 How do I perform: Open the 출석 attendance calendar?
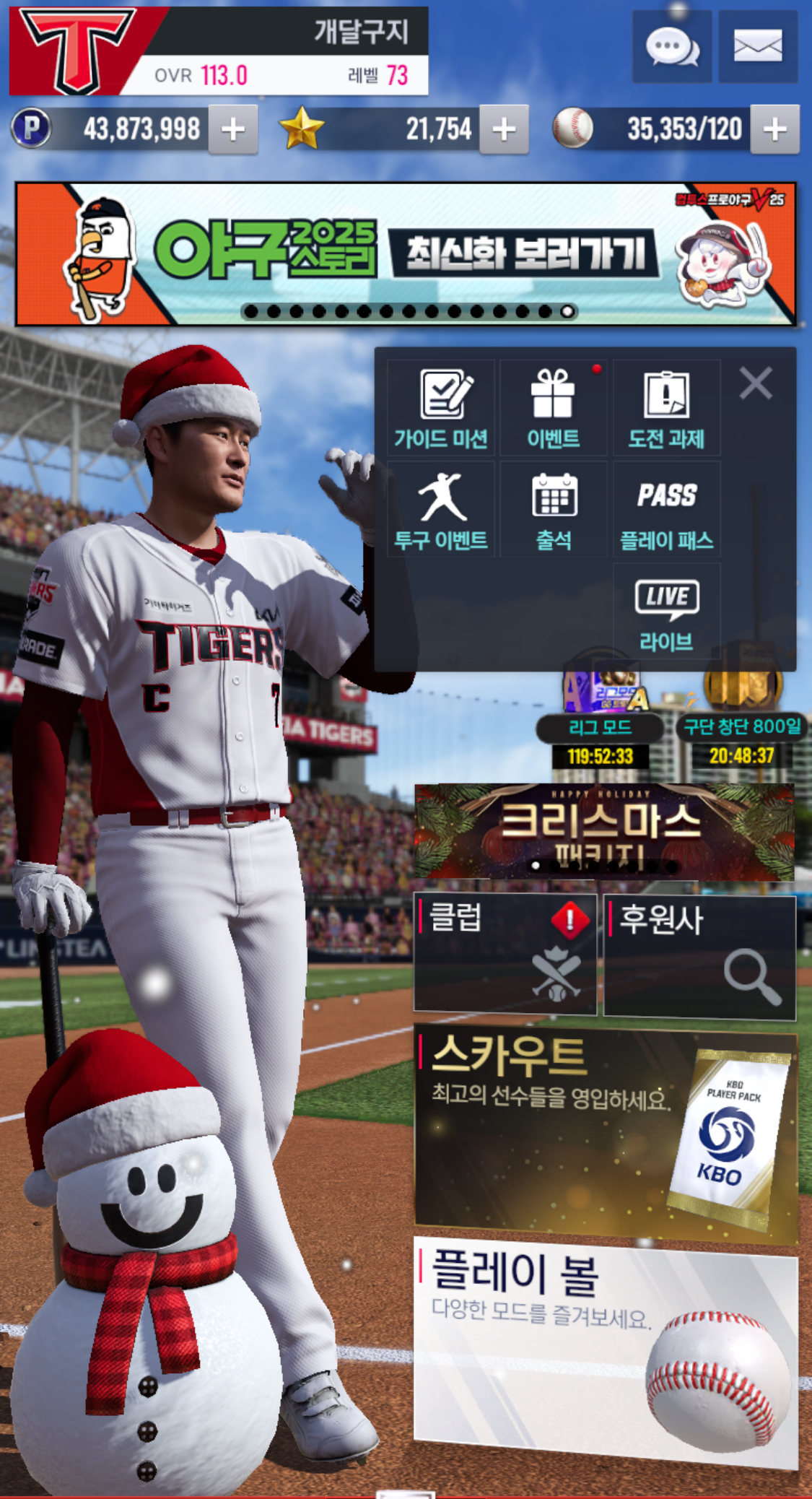pos(554,510)
